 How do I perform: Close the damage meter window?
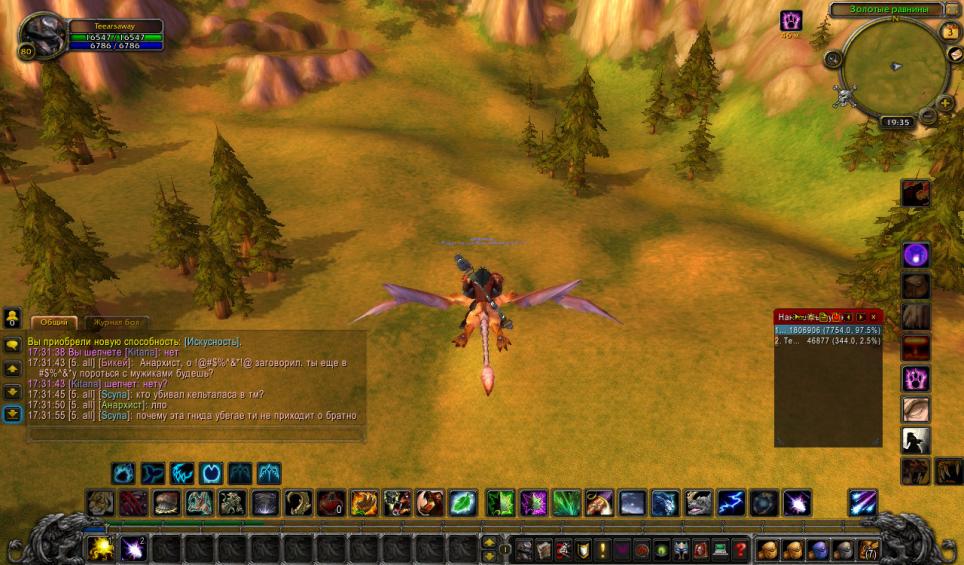click(875, 316)
